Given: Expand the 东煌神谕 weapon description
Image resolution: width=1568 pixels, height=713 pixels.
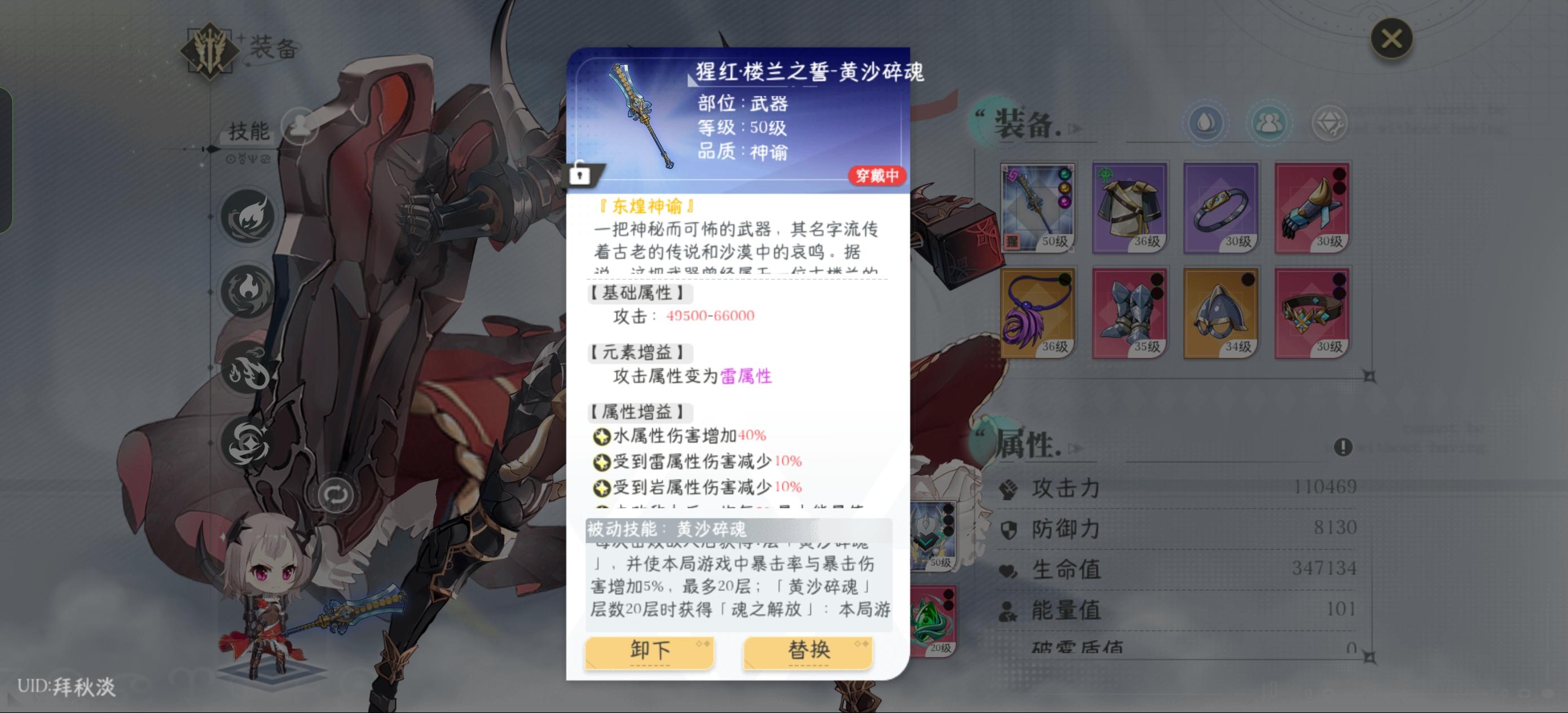Looking at the screenshot, I should 646,205.
